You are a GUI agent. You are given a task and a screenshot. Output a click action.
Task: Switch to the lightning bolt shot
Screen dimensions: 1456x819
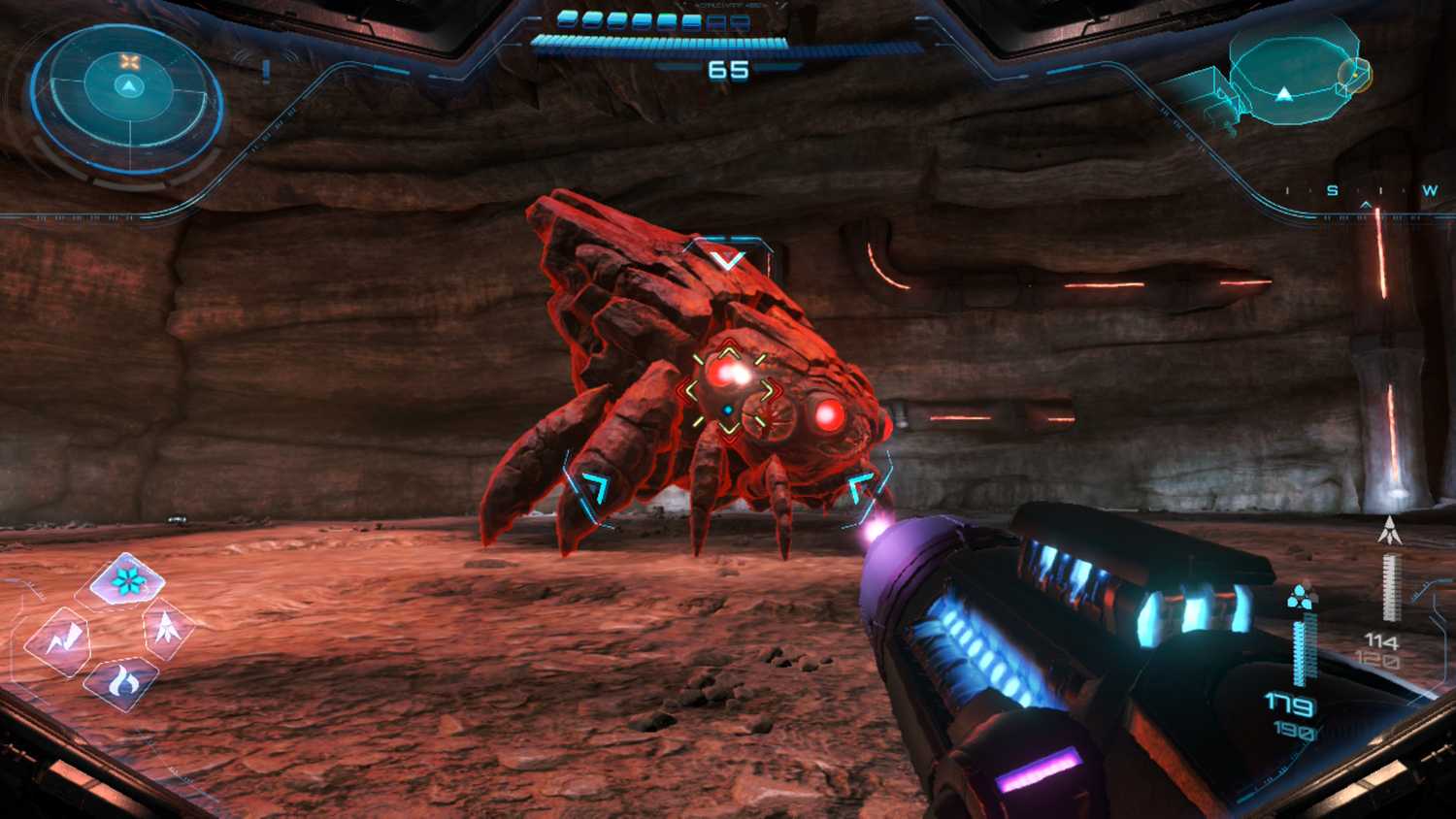coord(58,640)
